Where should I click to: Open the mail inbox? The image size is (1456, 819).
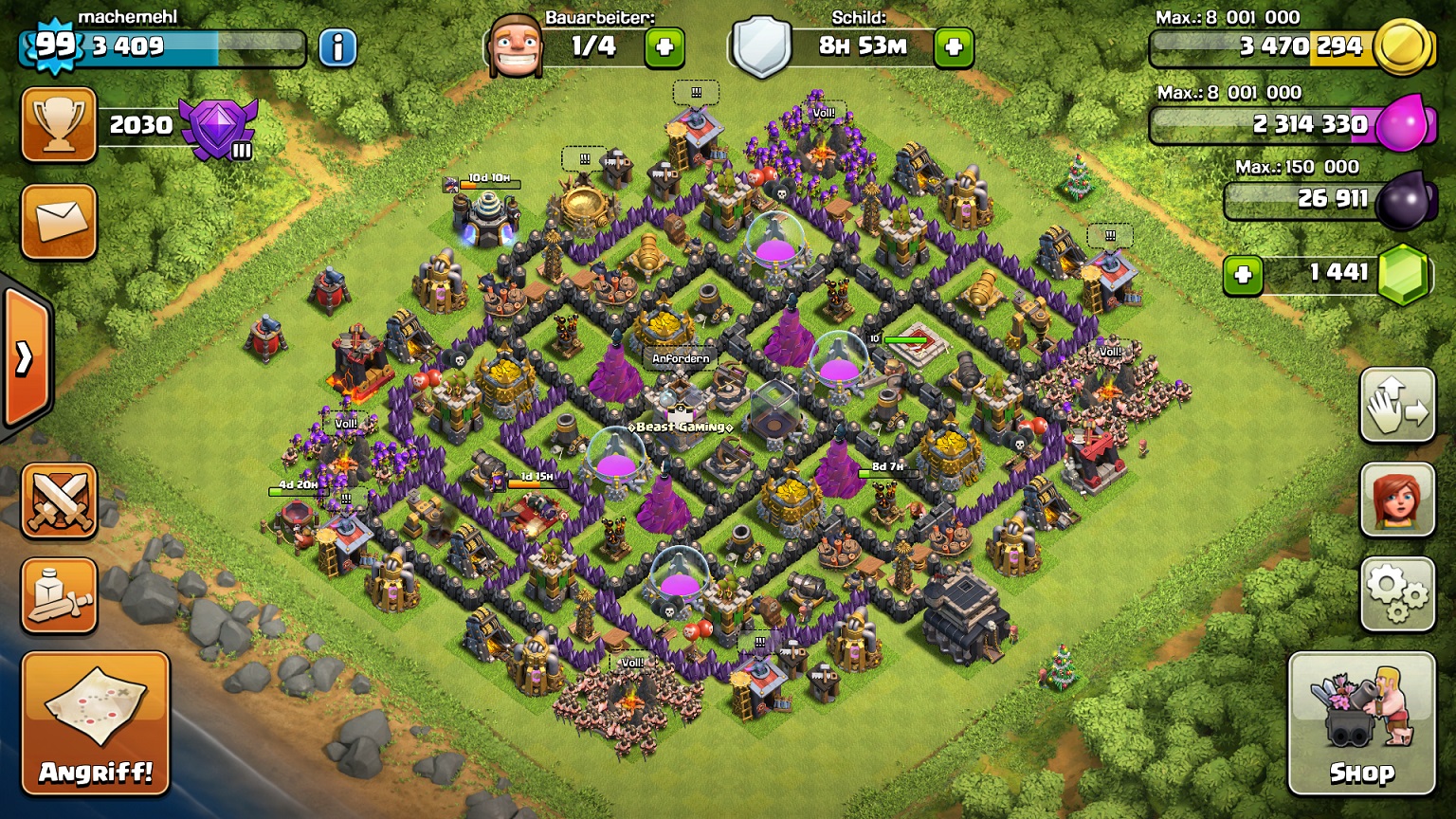pos(59,222)
